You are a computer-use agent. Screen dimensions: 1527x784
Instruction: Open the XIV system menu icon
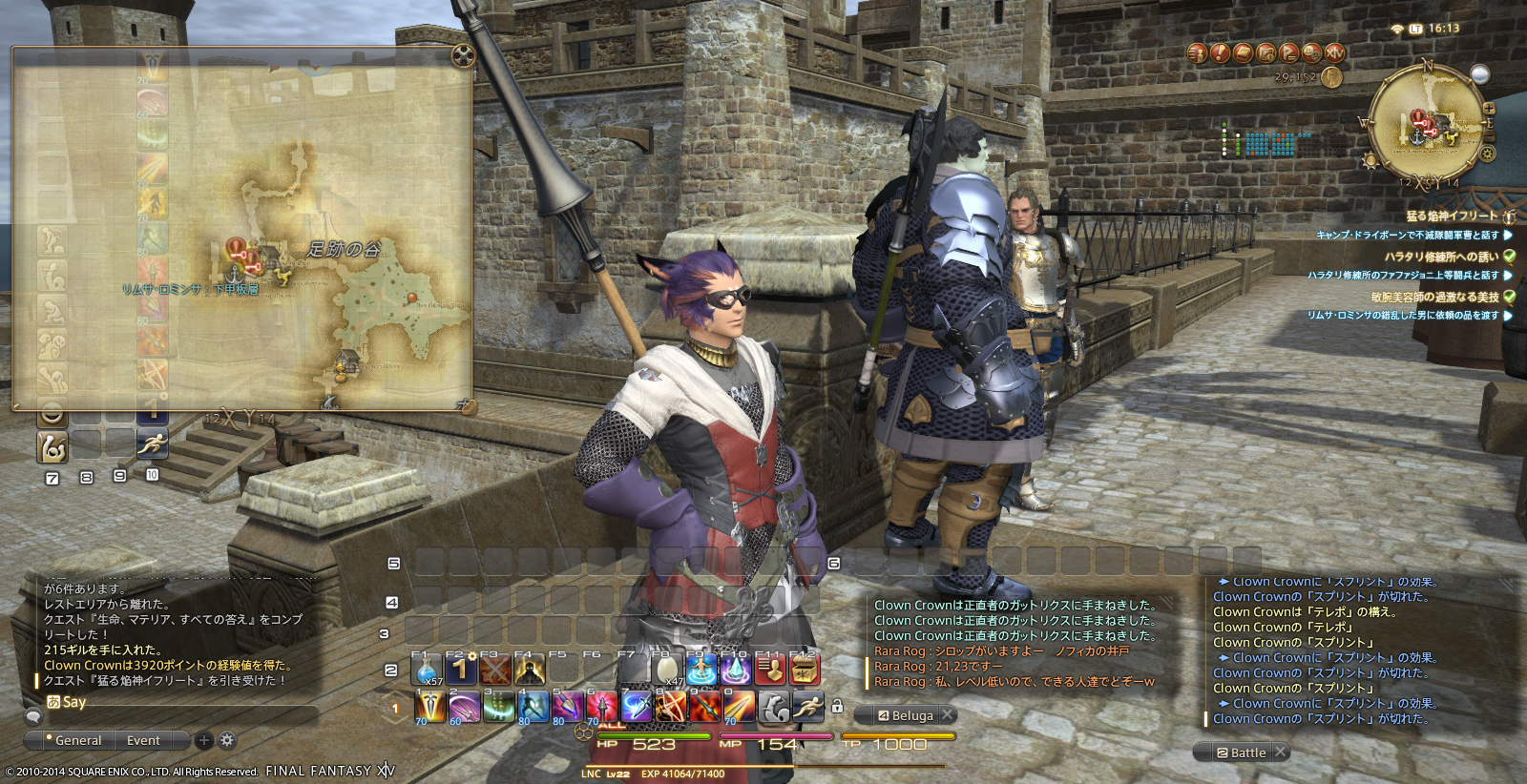click(1334, 53)
